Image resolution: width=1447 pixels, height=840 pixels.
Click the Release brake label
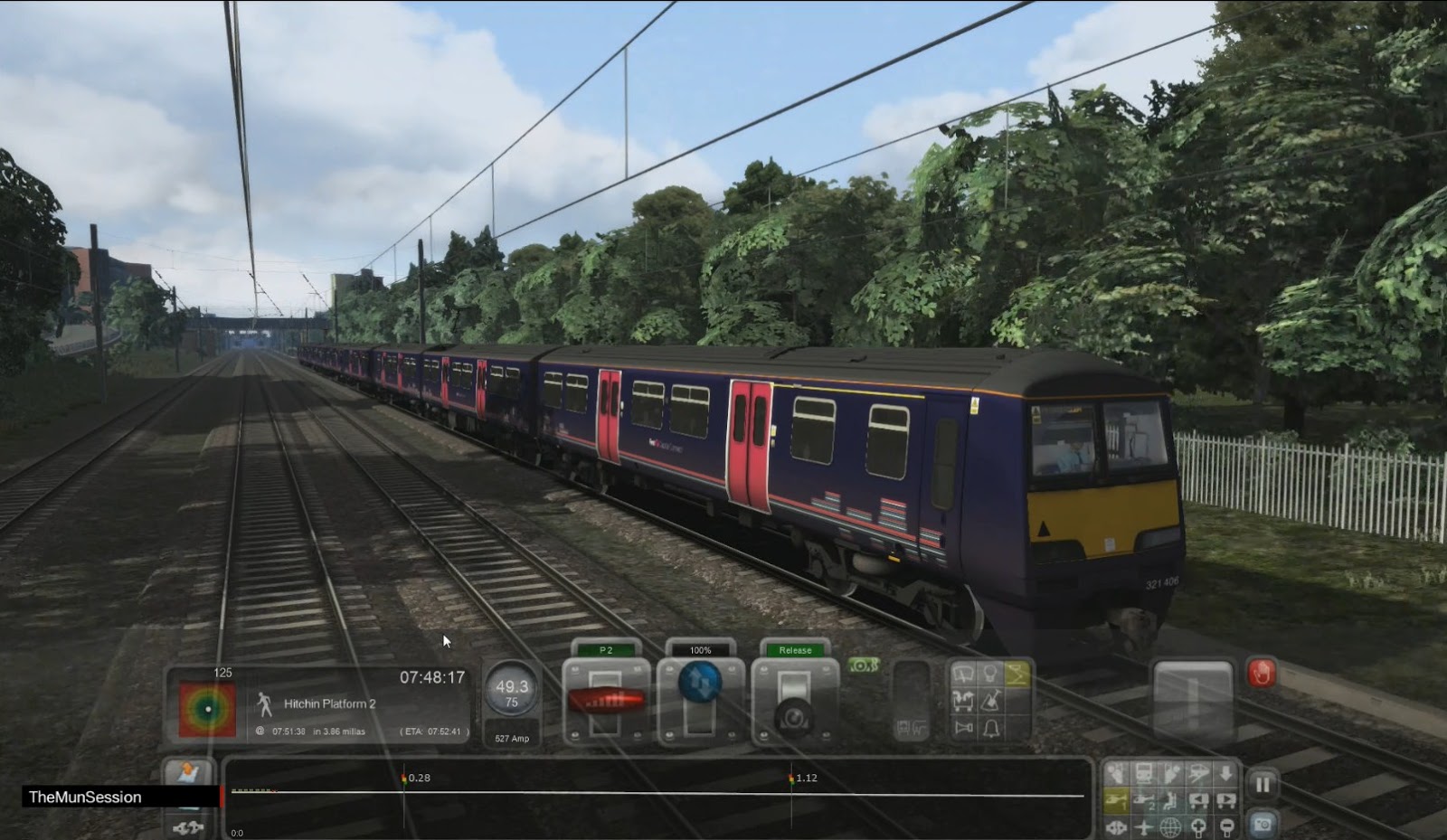794,649
